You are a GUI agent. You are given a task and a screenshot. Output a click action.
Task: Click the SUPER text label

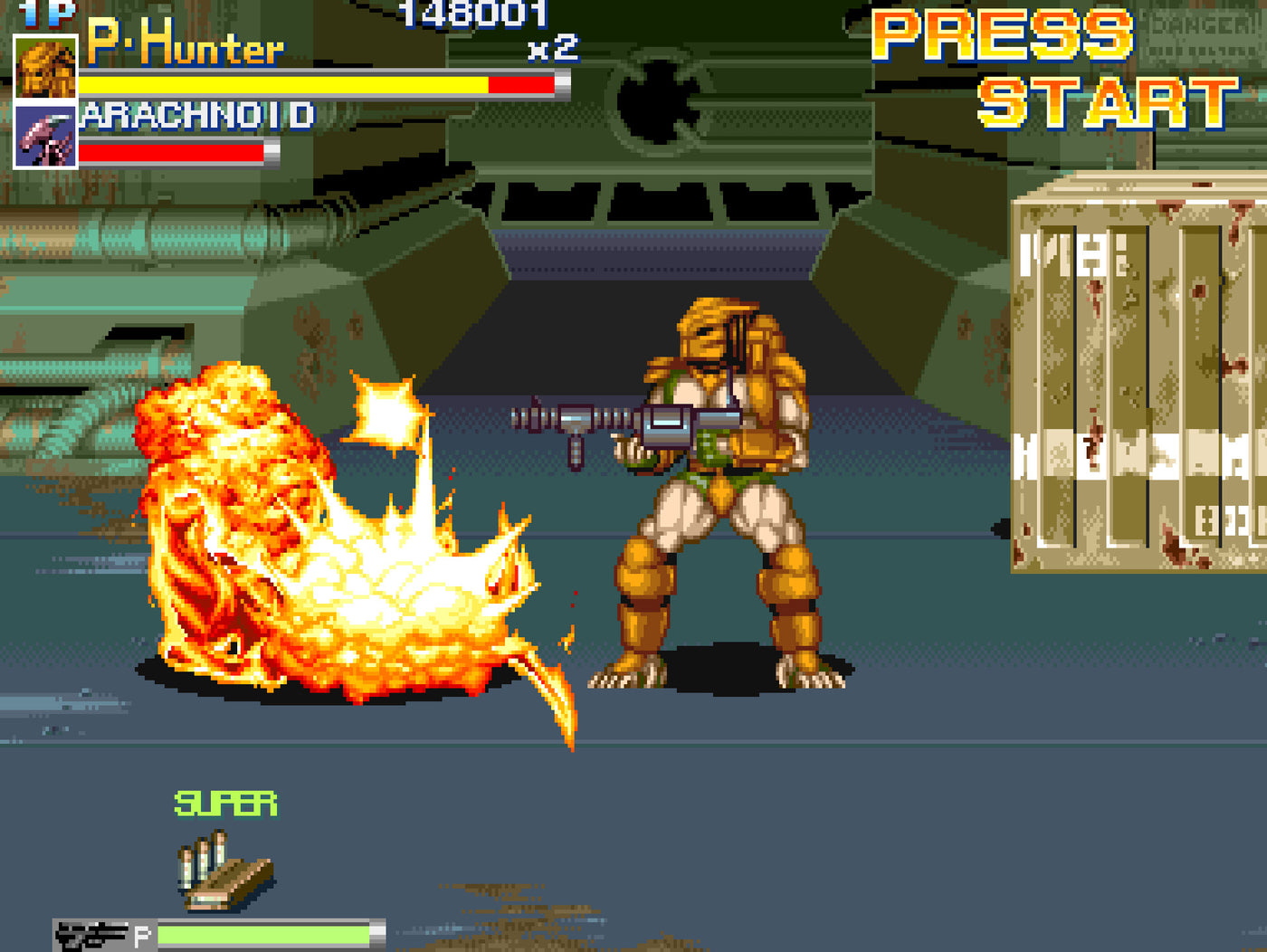[x=224, y=802]
